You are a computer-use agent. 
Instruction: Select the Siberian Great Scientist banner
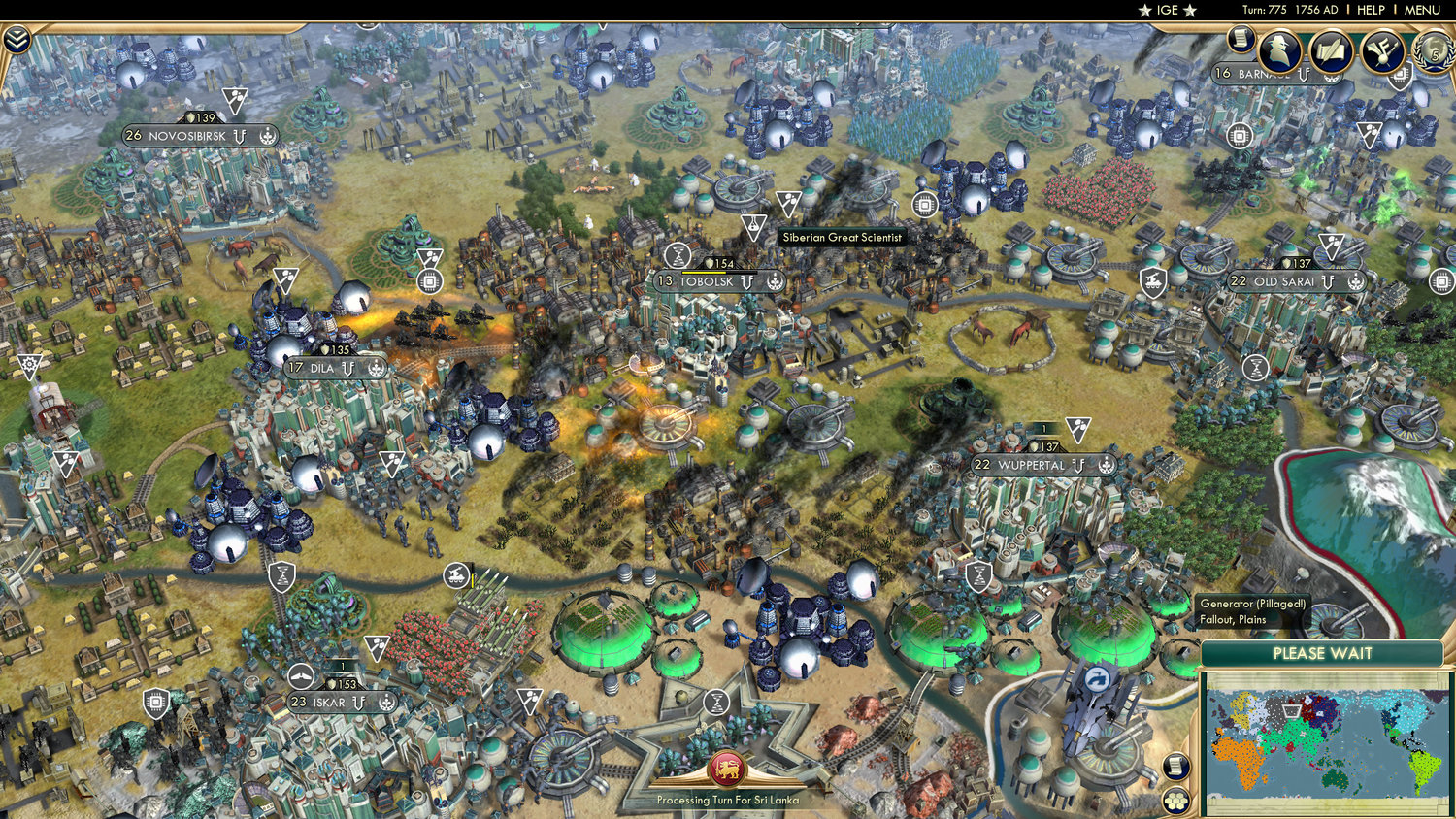pos(841,237)
